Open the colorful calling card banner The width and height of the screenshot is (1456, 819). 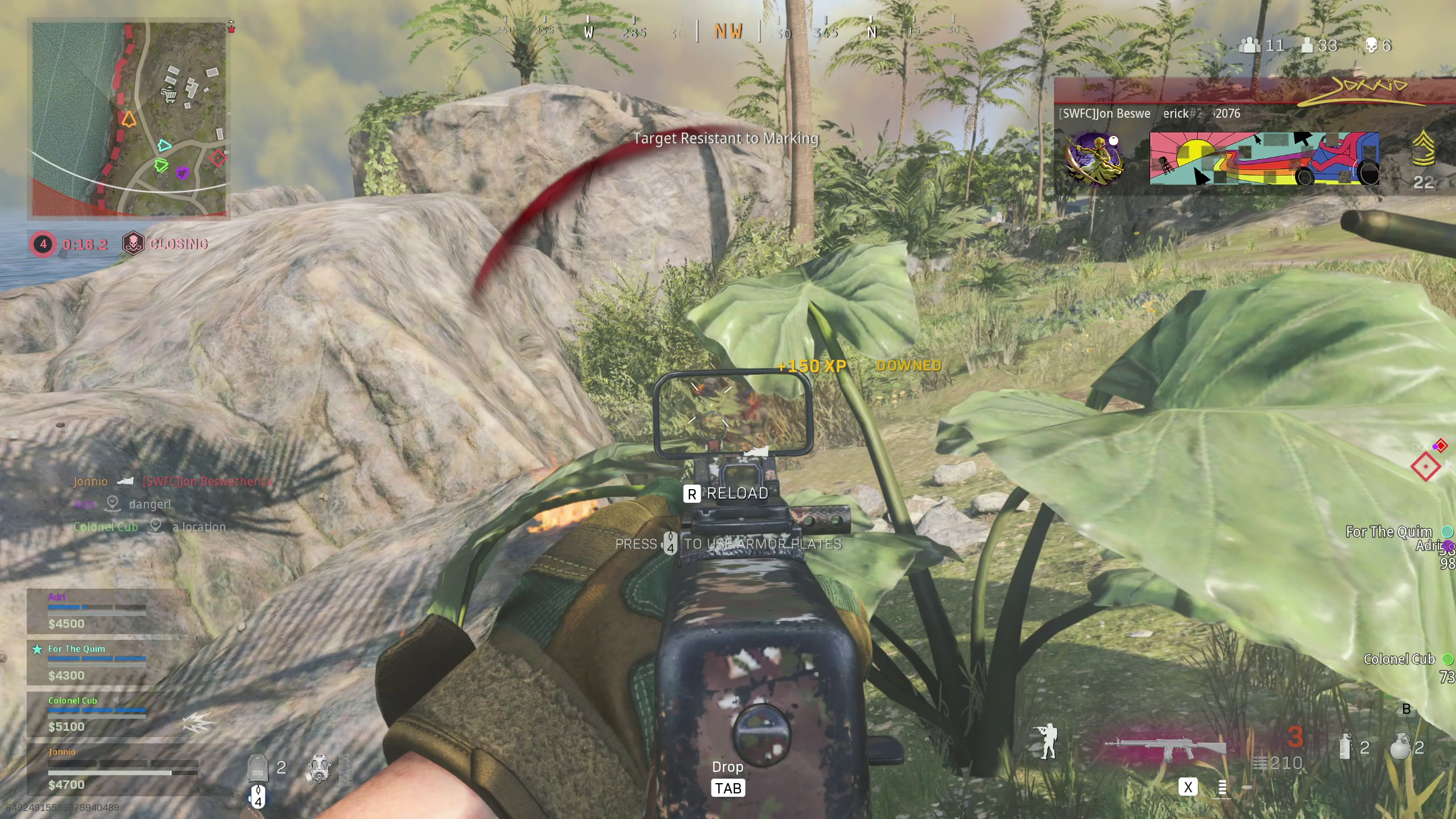1264,159
